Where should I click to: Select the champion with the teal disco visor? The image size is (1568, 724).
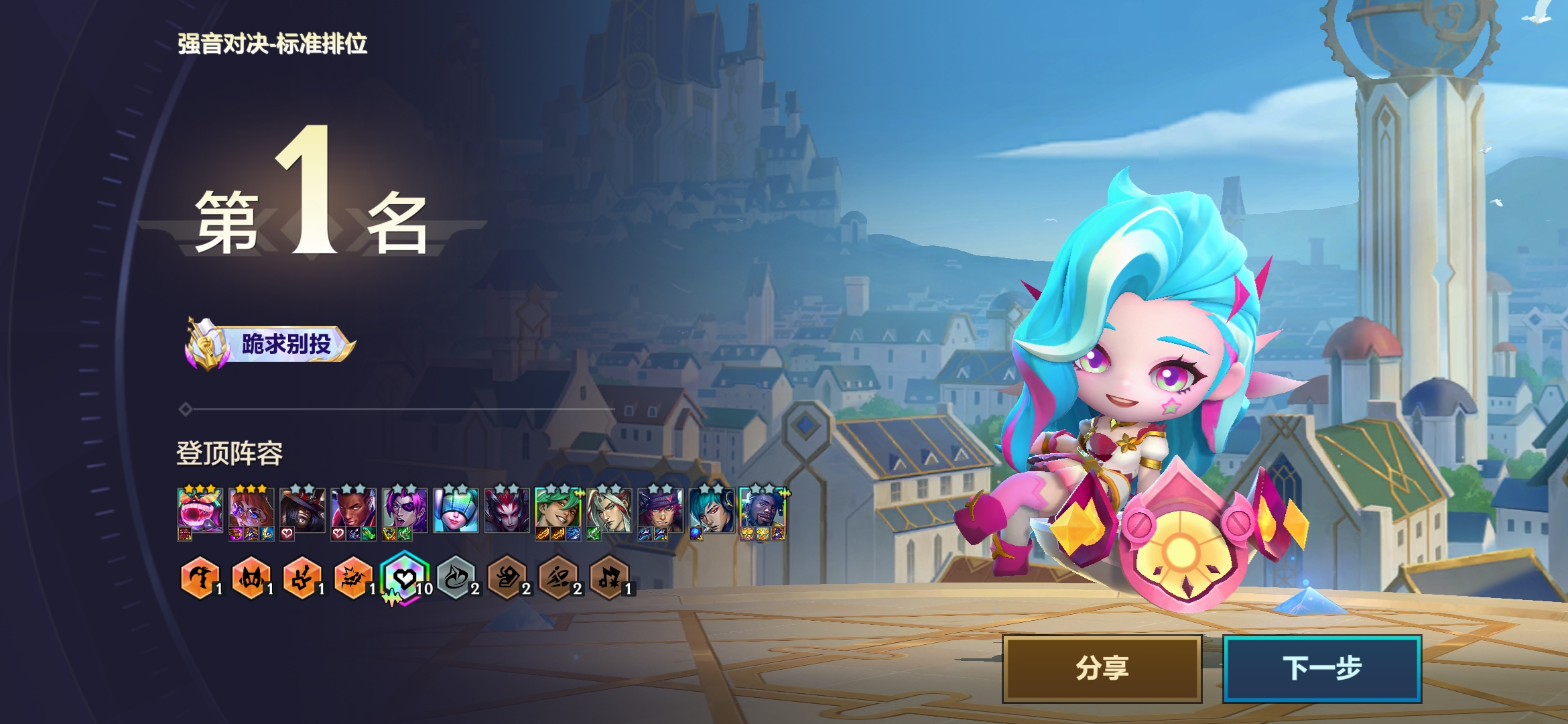(456, 511)
